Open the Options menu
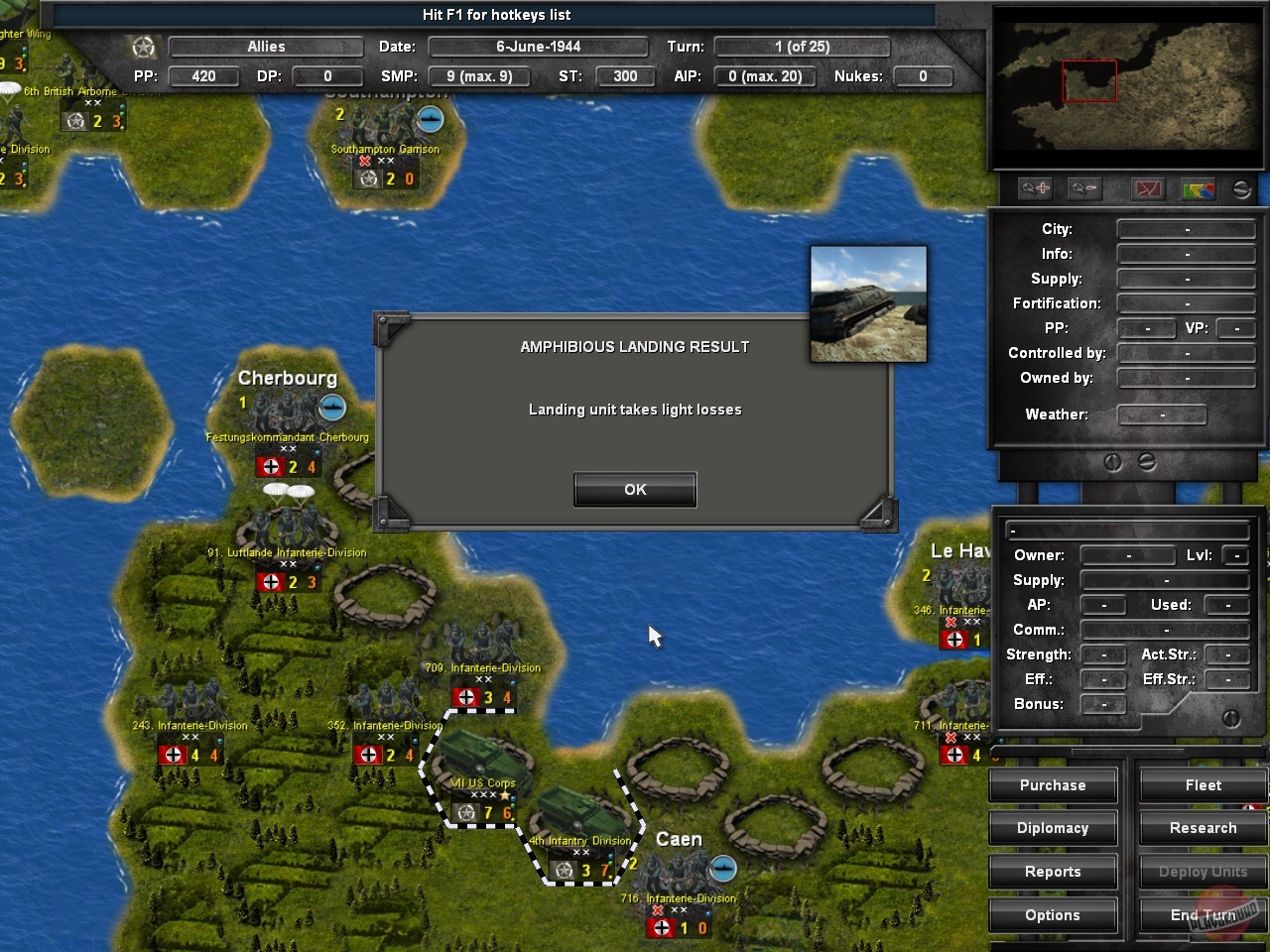This screenshot has height=952, width=1270. tap(1053, 914)
